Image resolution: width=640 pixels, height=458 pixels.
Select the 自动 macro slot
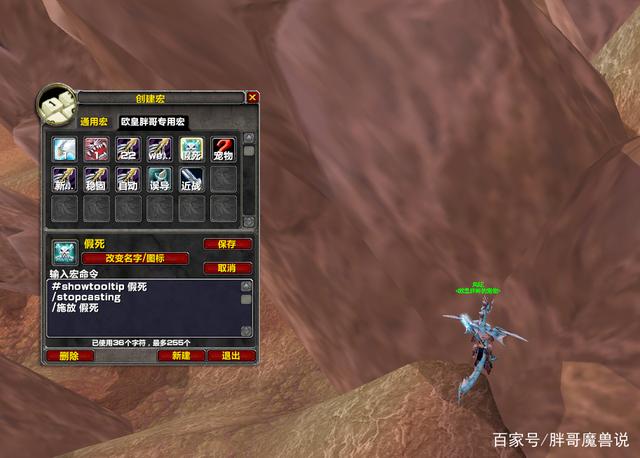(127, 179)
